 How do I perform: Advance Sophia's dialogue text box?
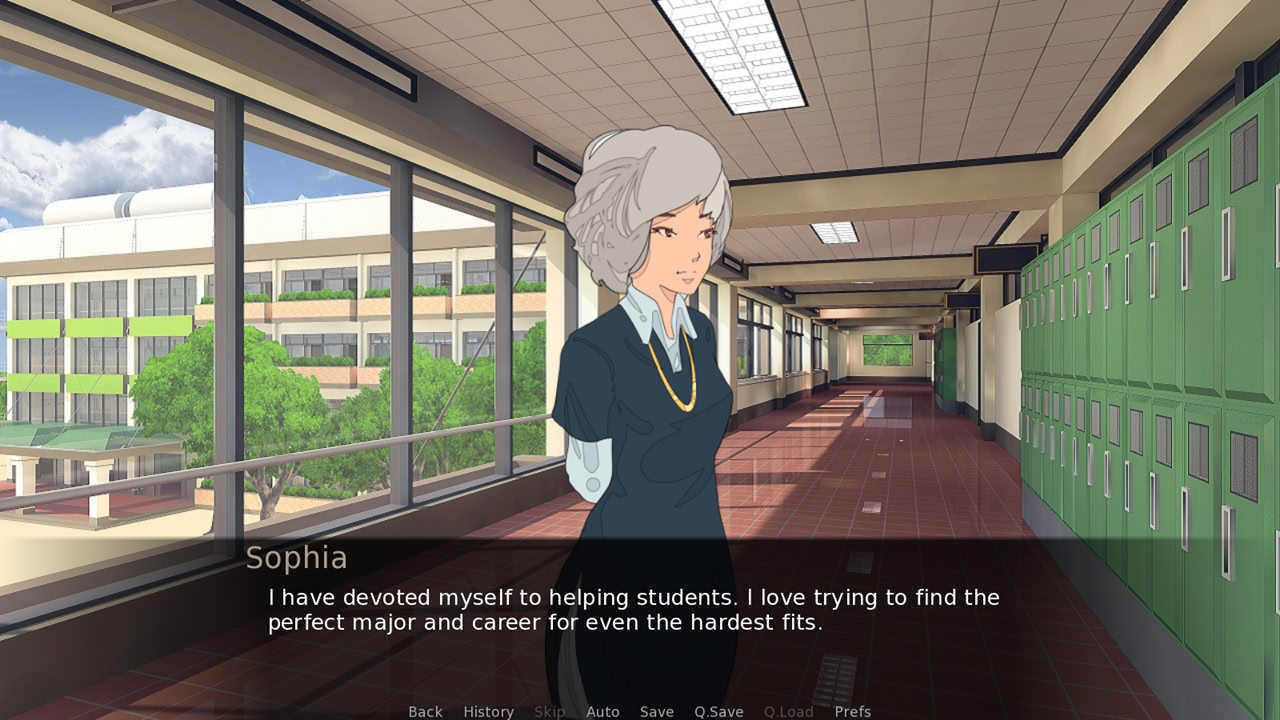[640, 611]
